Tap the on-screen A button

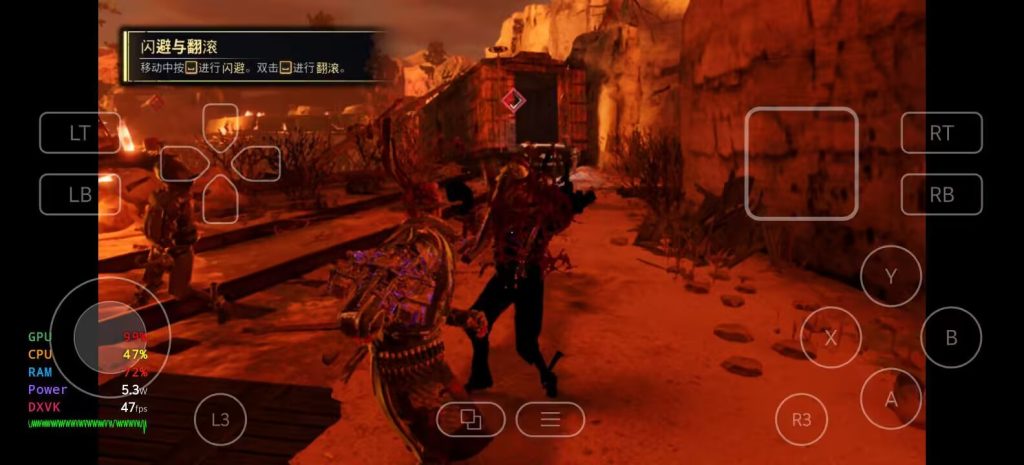[x=890, y=398]
